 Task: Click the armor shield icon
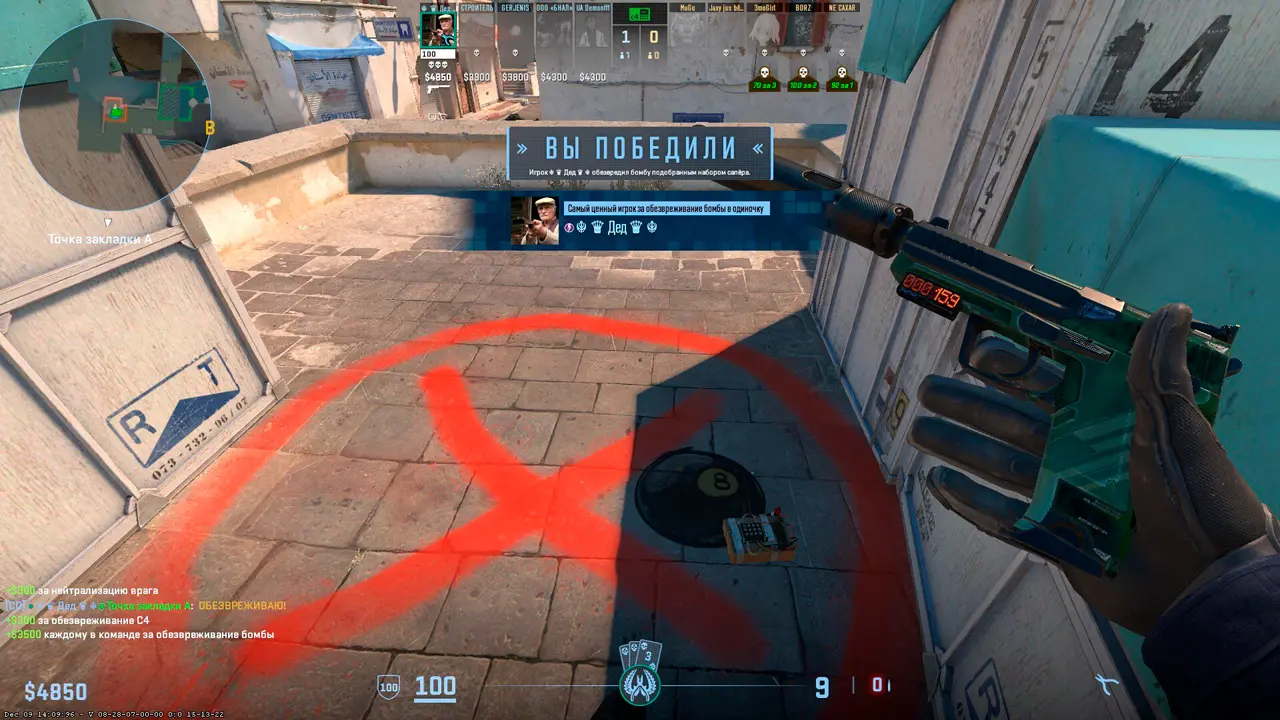[388, 687]
